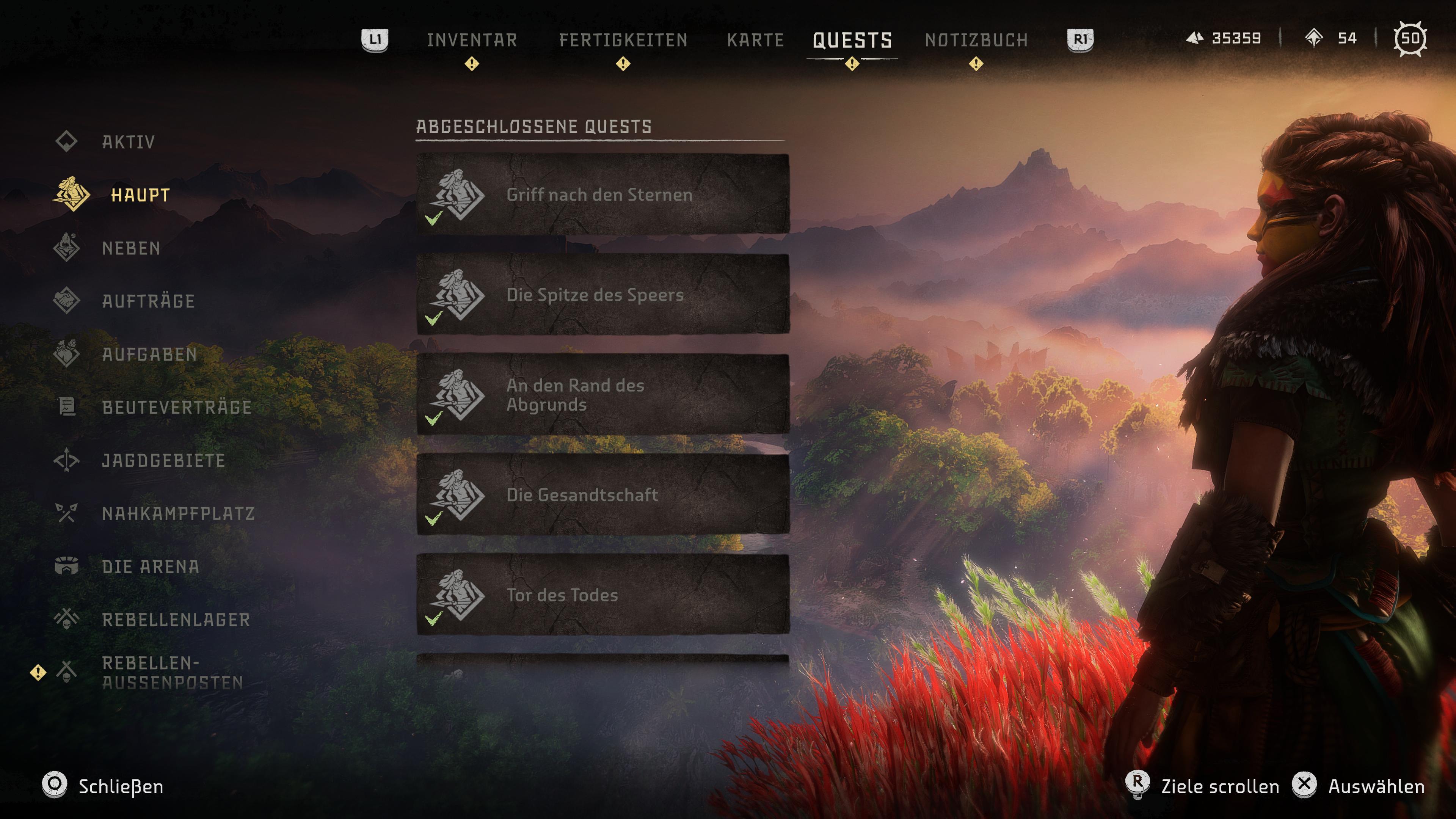This screenshot has width=1456, height=819.
Task: Open the Fertigkeiten tab
Action: tap(623, 40)
